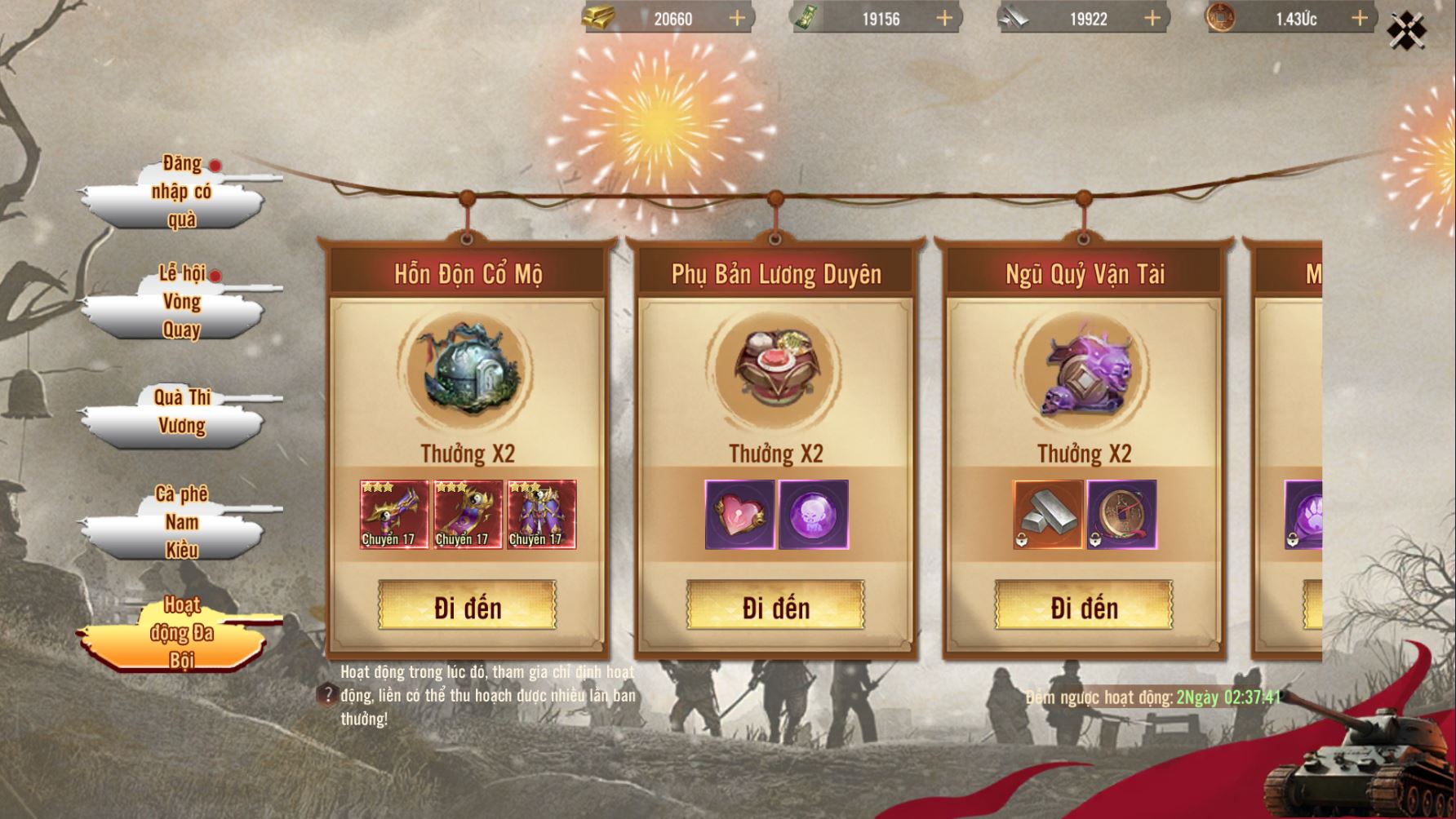Select the Hỗn Độn Cổ Mộ tomb icon
1456x819 pixels.
[x=467, y=369]
